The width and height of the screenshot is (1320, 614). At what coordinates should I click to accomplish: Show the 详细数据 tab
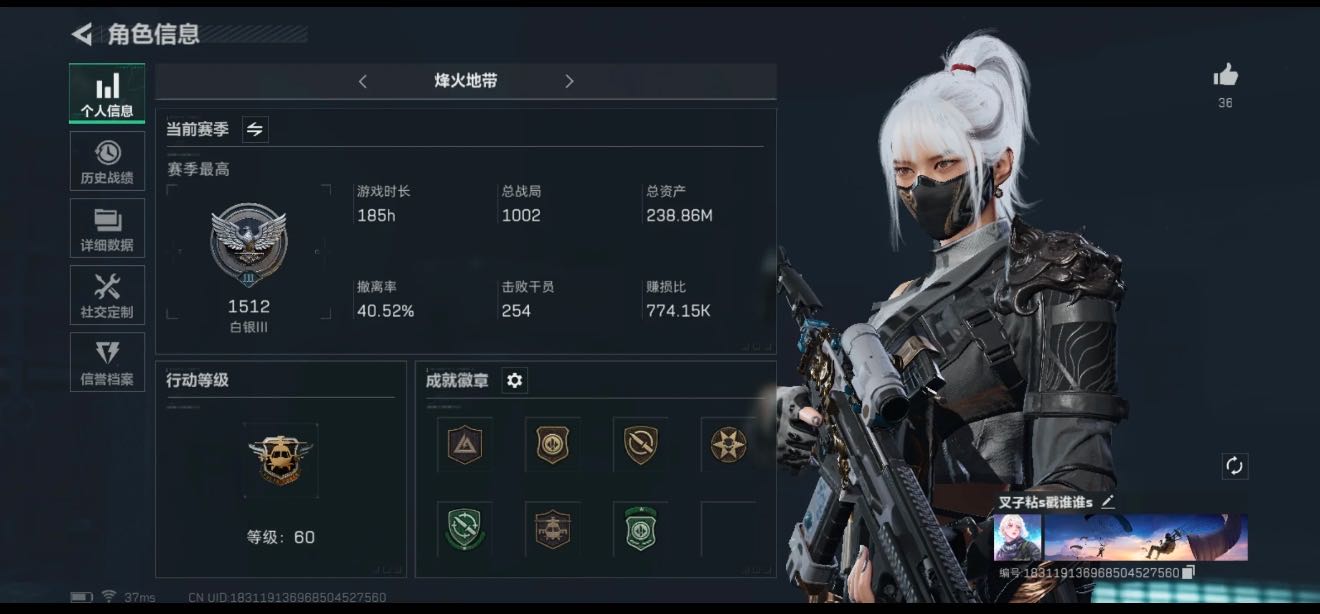pos(107,228)
